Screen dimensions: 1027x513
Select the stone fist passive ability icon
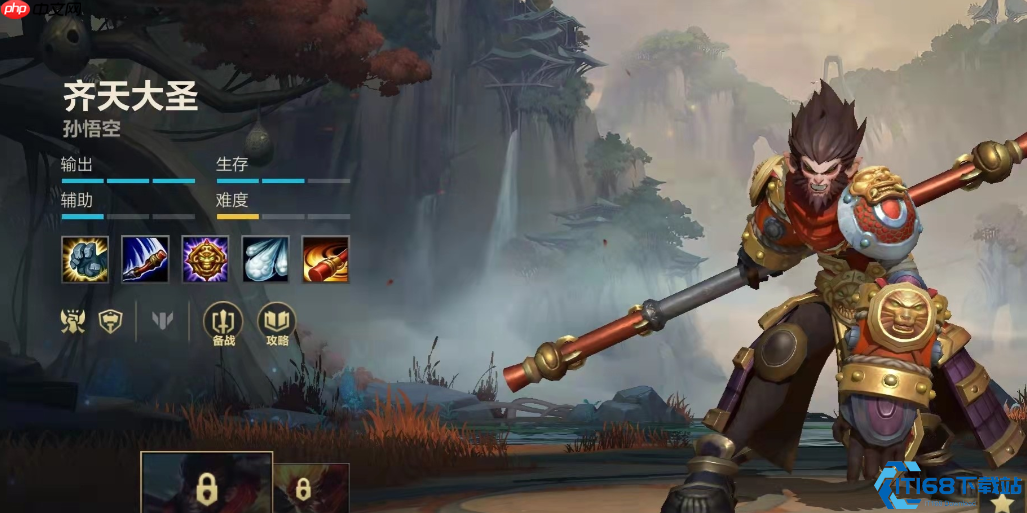(85, 260)
